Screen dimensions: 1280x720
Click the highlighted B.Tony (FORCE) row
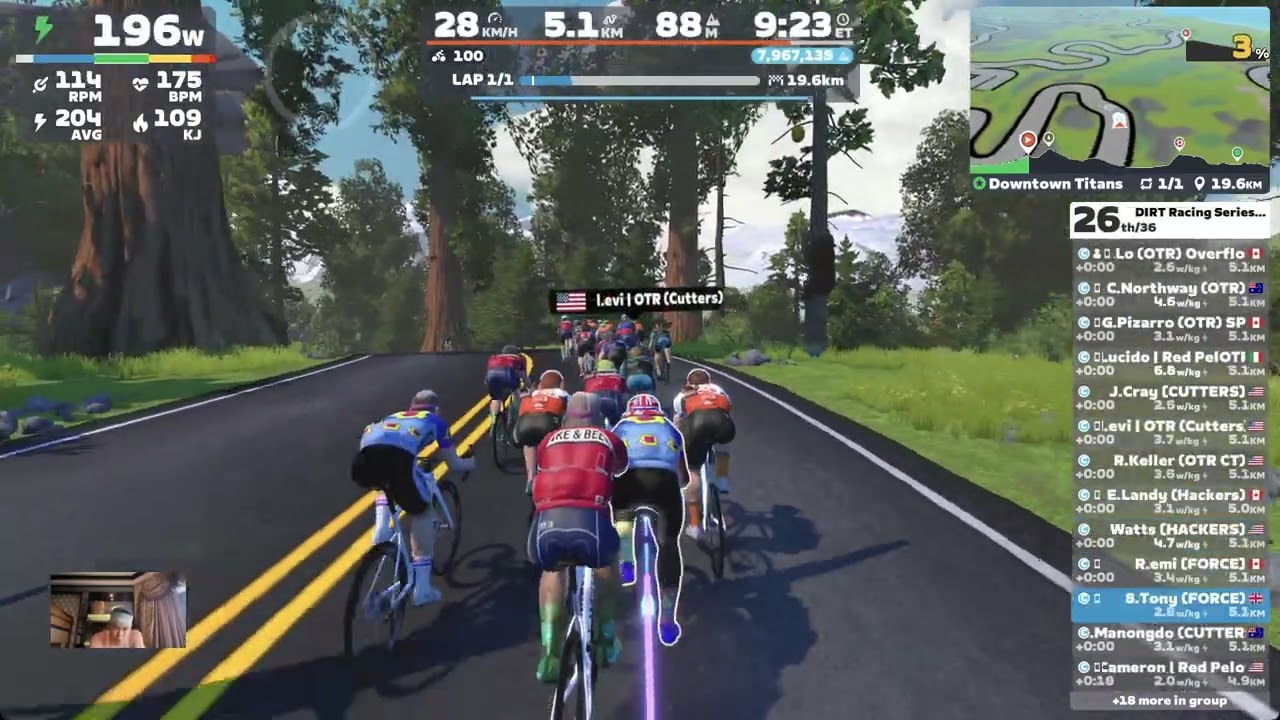pos(1170,605)
